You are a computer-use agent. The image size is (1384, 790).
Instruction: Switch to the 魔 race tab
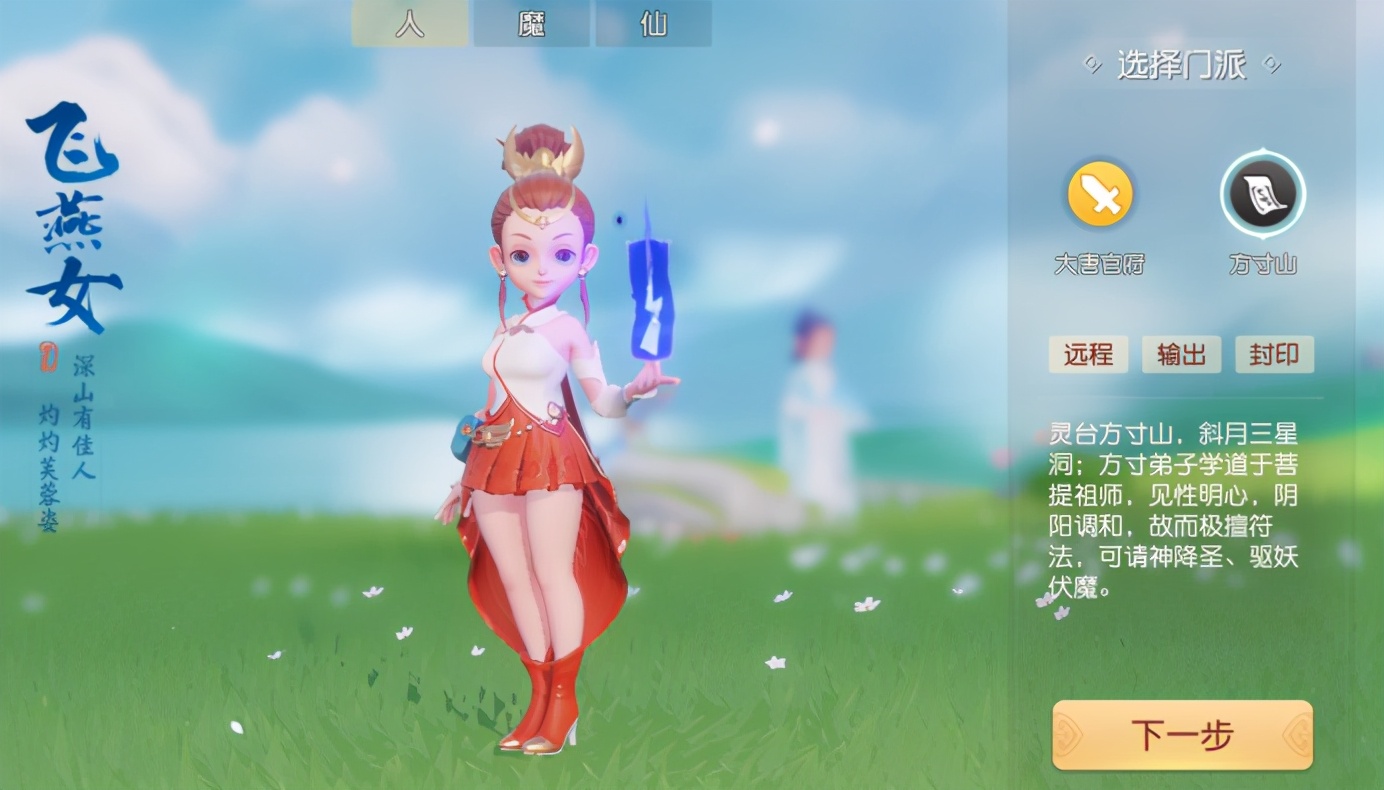tap(531, 24)
